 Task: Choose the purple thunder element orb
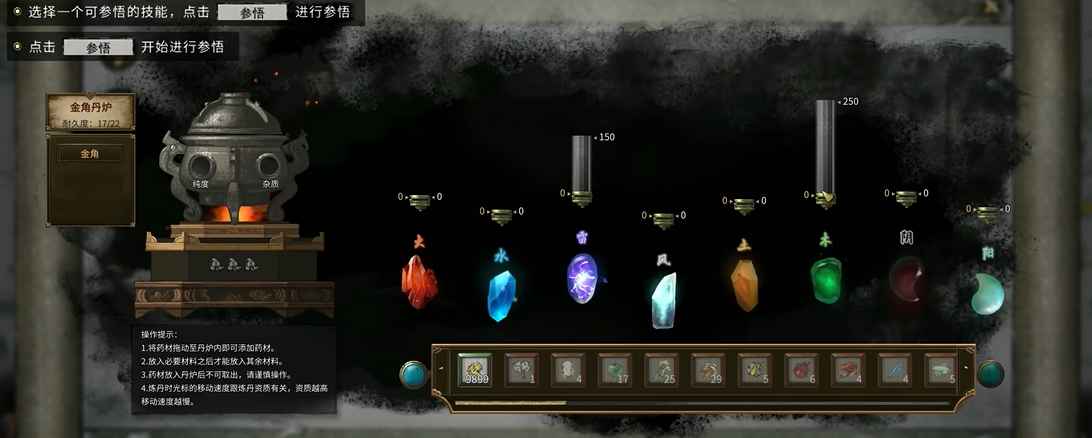582,277
